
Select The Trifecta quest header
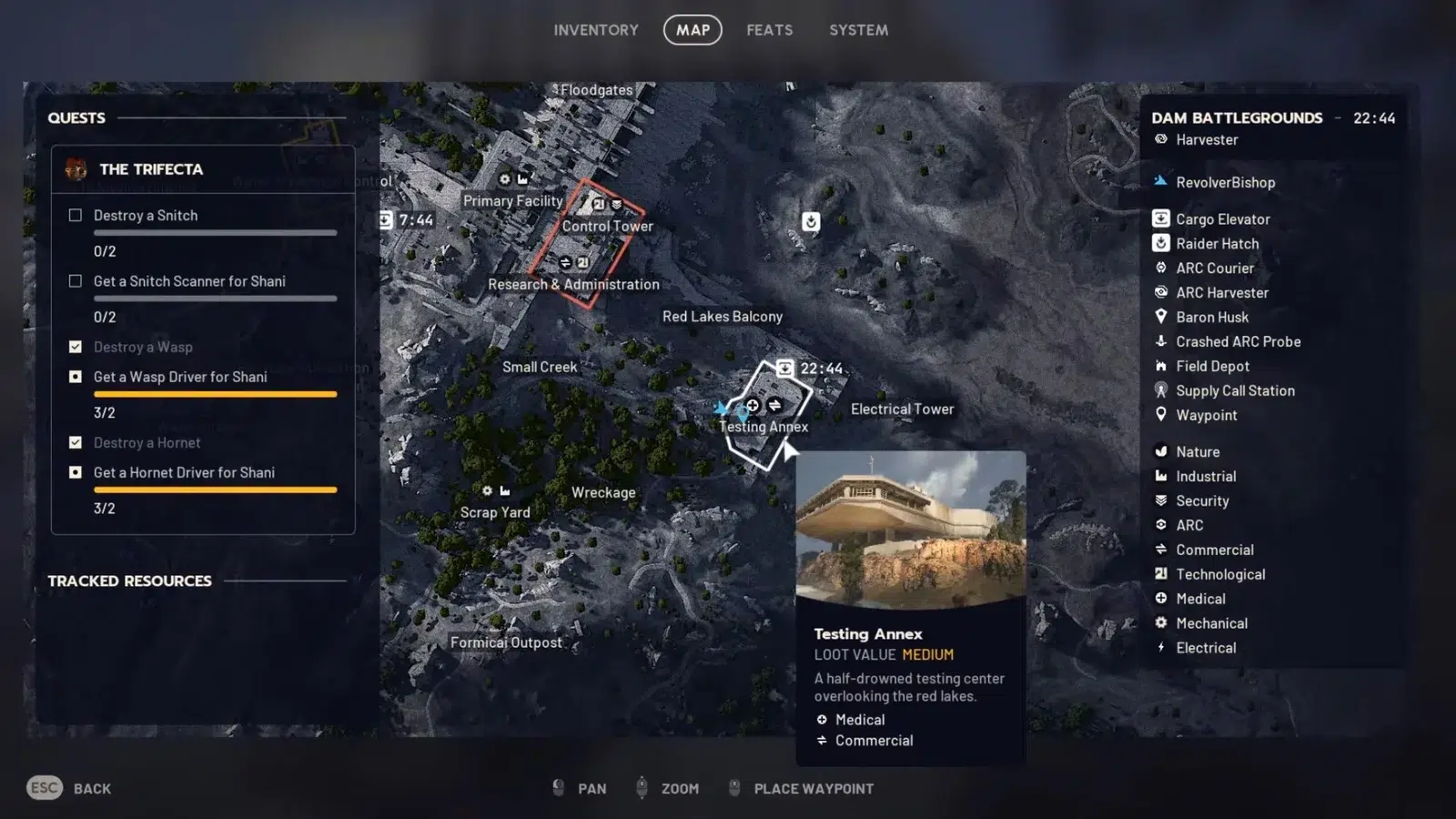coord(151,169)
